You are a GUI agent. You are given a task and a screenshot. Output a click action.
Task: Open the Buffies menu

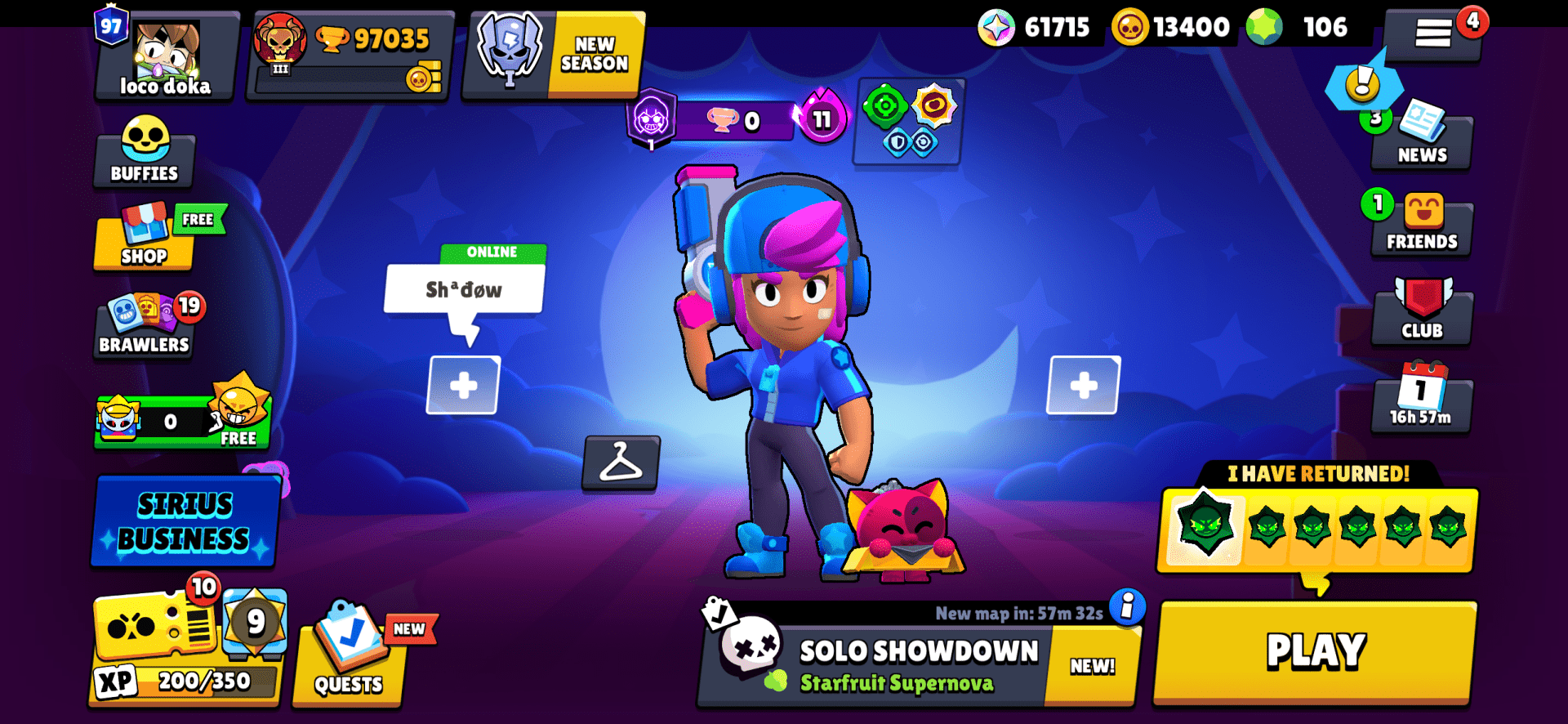(144, 151)
